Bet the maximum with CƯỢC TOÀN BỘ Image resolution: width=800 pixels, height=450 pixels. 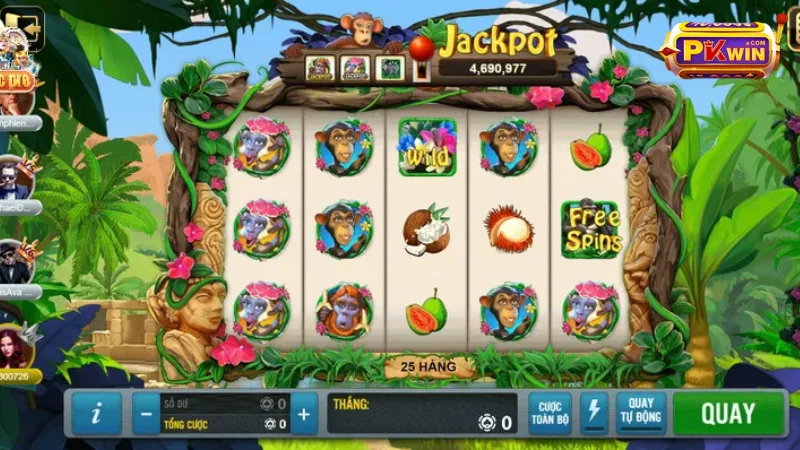pos(549,414)
